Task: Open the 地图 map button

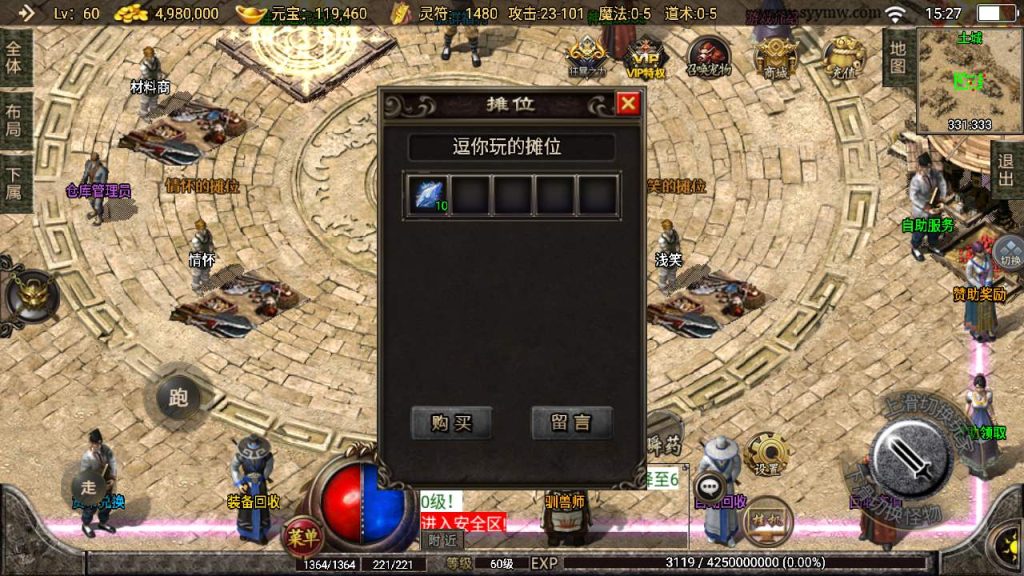Action: [897, 56]
